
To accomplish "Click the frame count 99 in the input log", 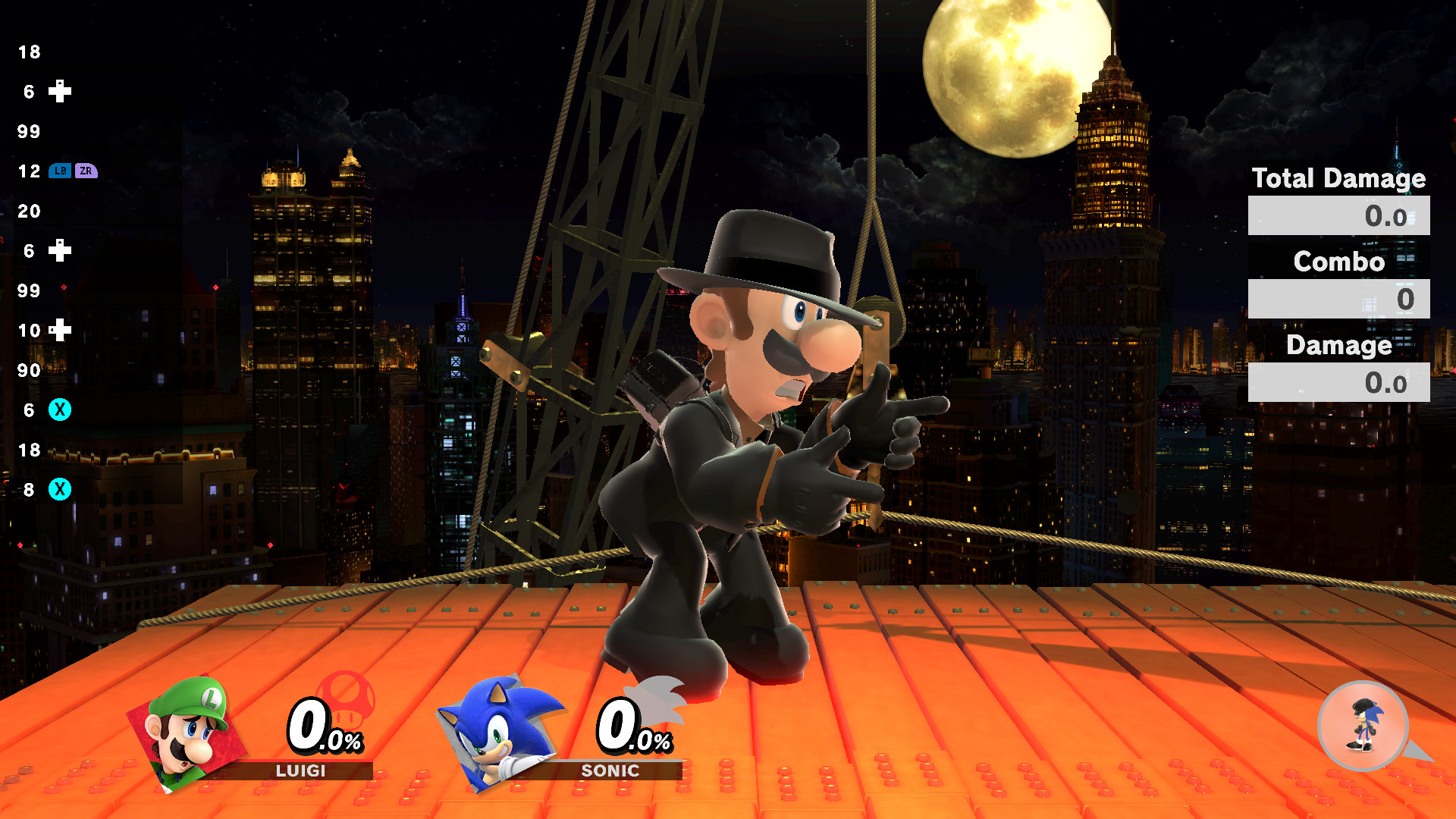I will tap(28, 132).
